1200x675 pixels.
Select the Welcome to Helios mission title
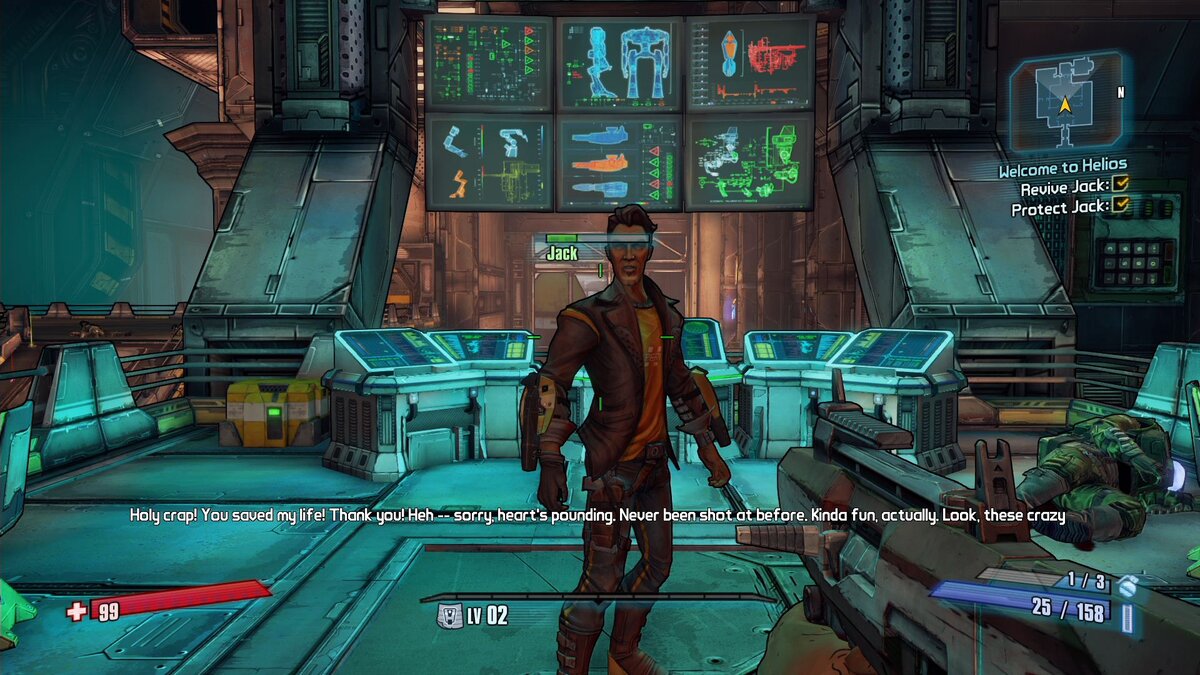click(1062, 167)
